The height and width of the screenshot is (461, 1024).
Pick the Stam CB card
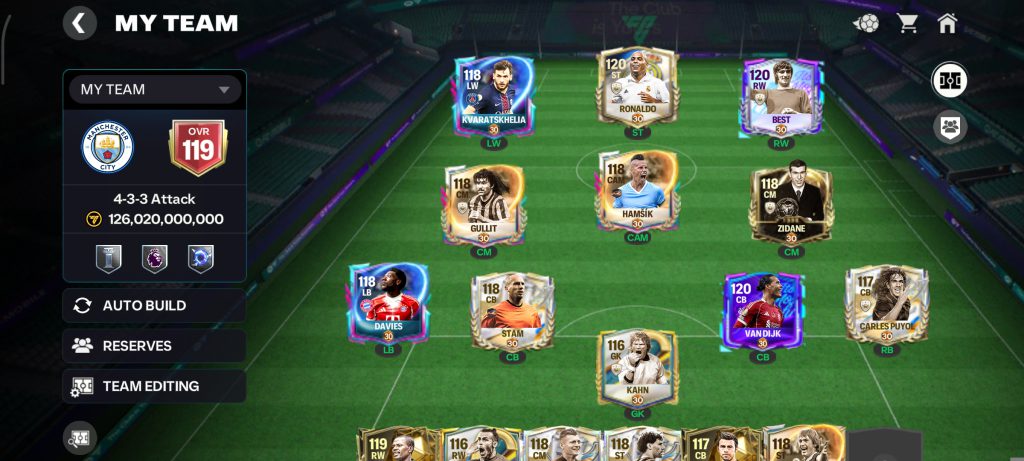512,312
